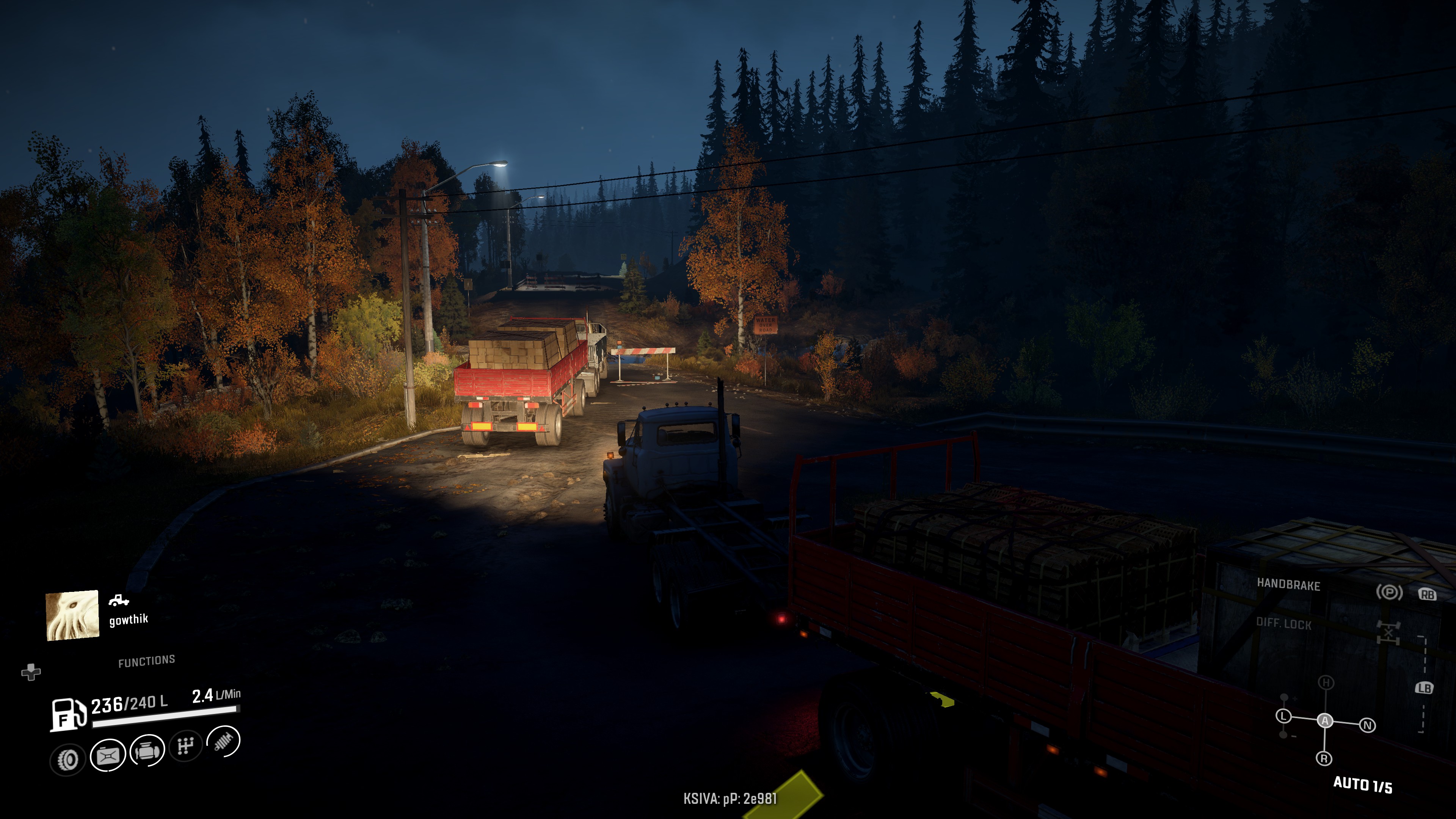Viewport: 1456px width, 819px height.
Task: Select the fuel pump icon
Action: click(x=68, y=714)
